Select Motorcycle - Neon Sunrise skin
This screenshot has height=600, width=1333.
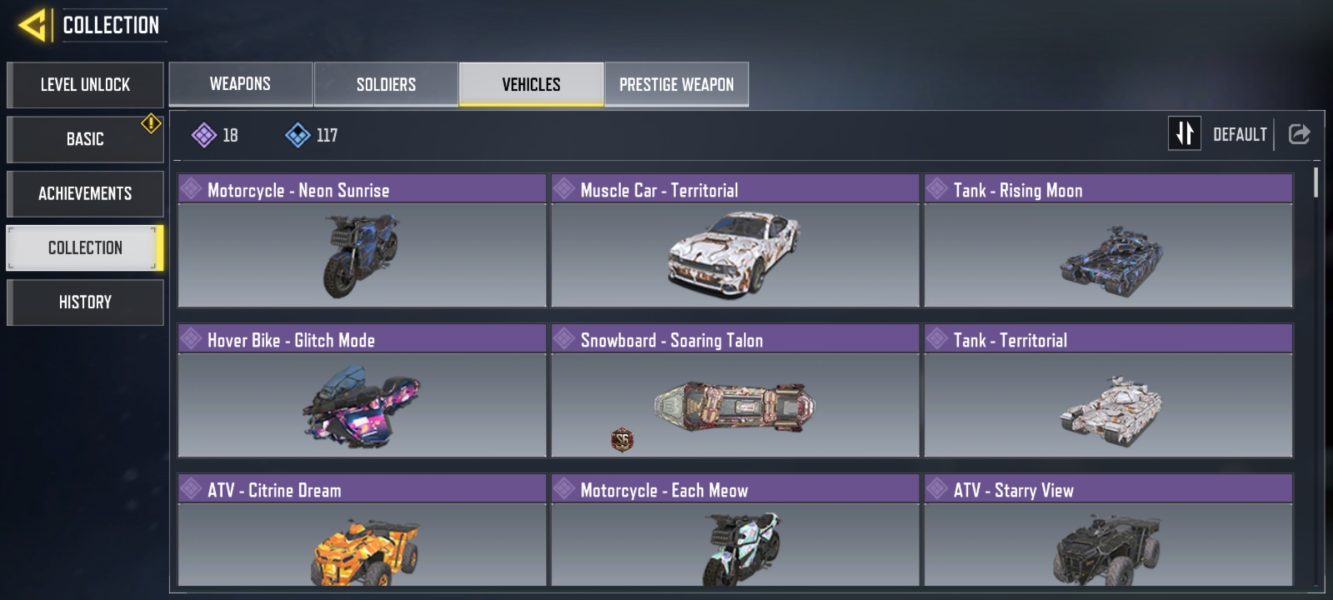(362, 242)
